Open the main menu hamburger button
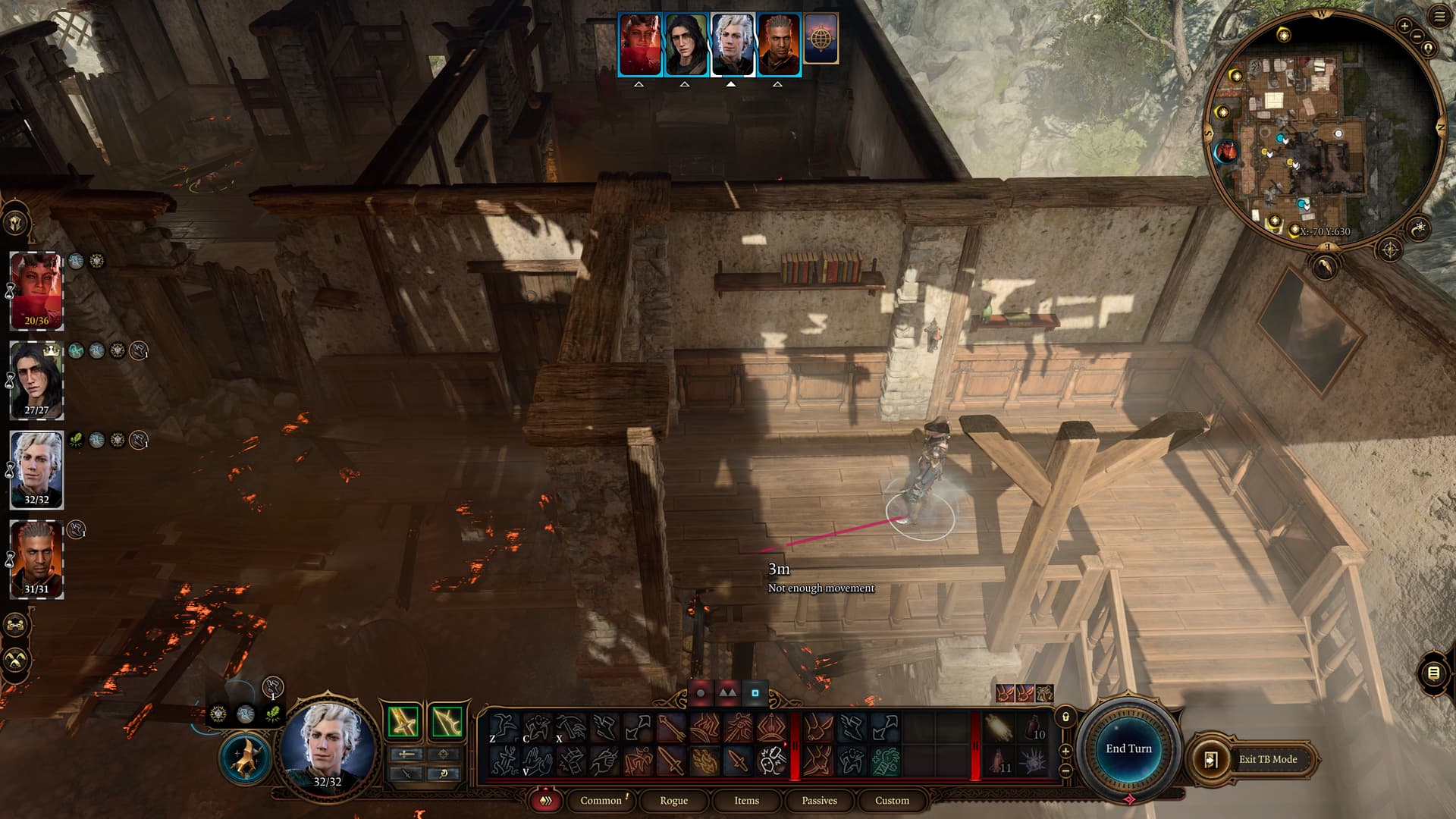 pyautogui.click(x=1439, y=17)
